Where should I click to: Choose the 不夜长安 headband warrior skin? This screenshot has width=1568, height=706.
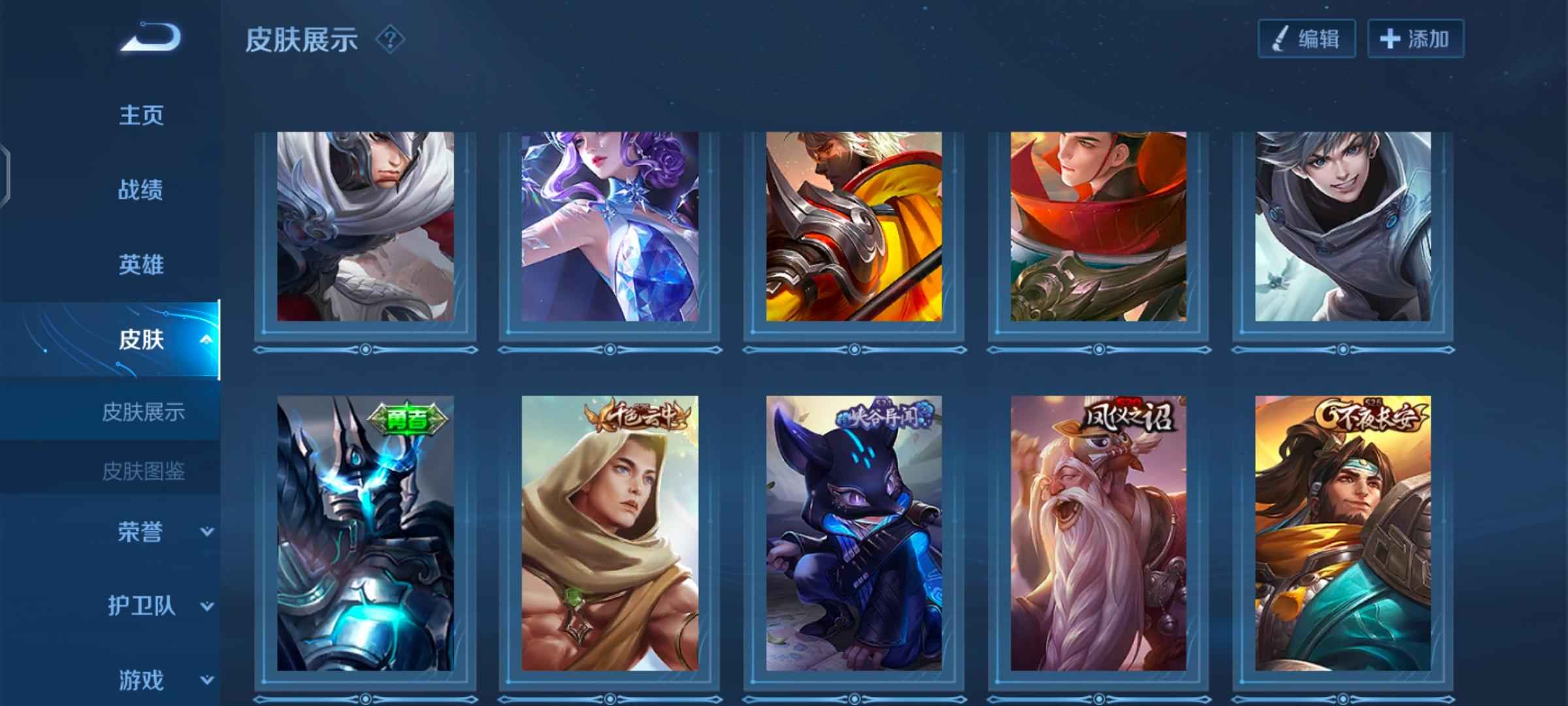tap(1343, 533)
